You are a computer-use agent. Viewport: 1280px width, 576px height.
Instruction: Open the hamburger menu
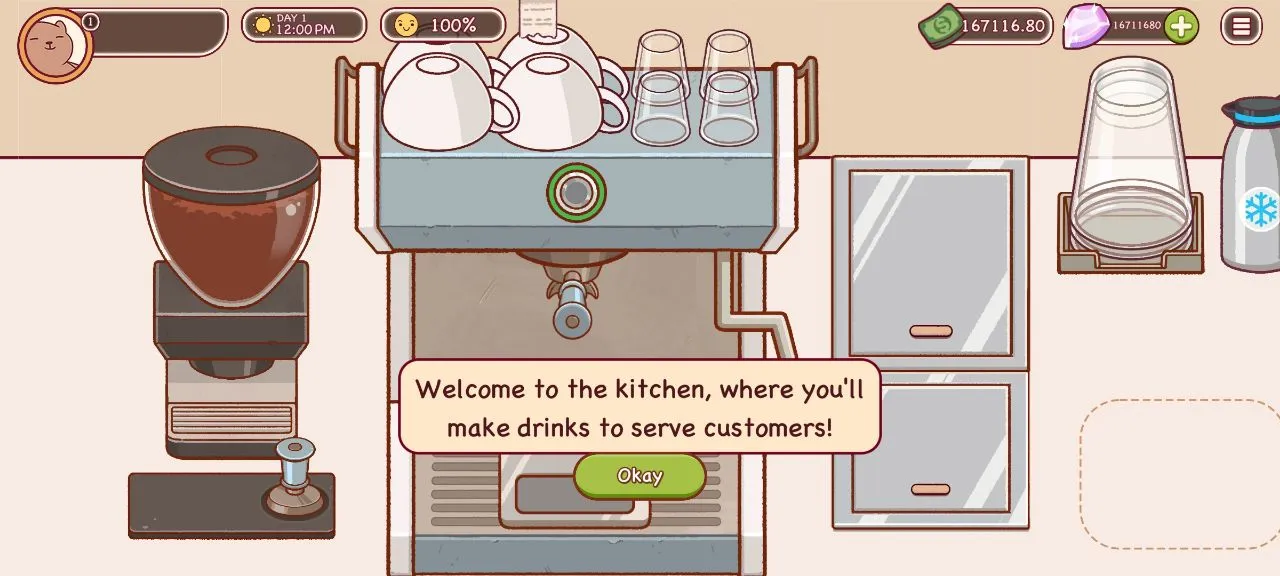1241,26
